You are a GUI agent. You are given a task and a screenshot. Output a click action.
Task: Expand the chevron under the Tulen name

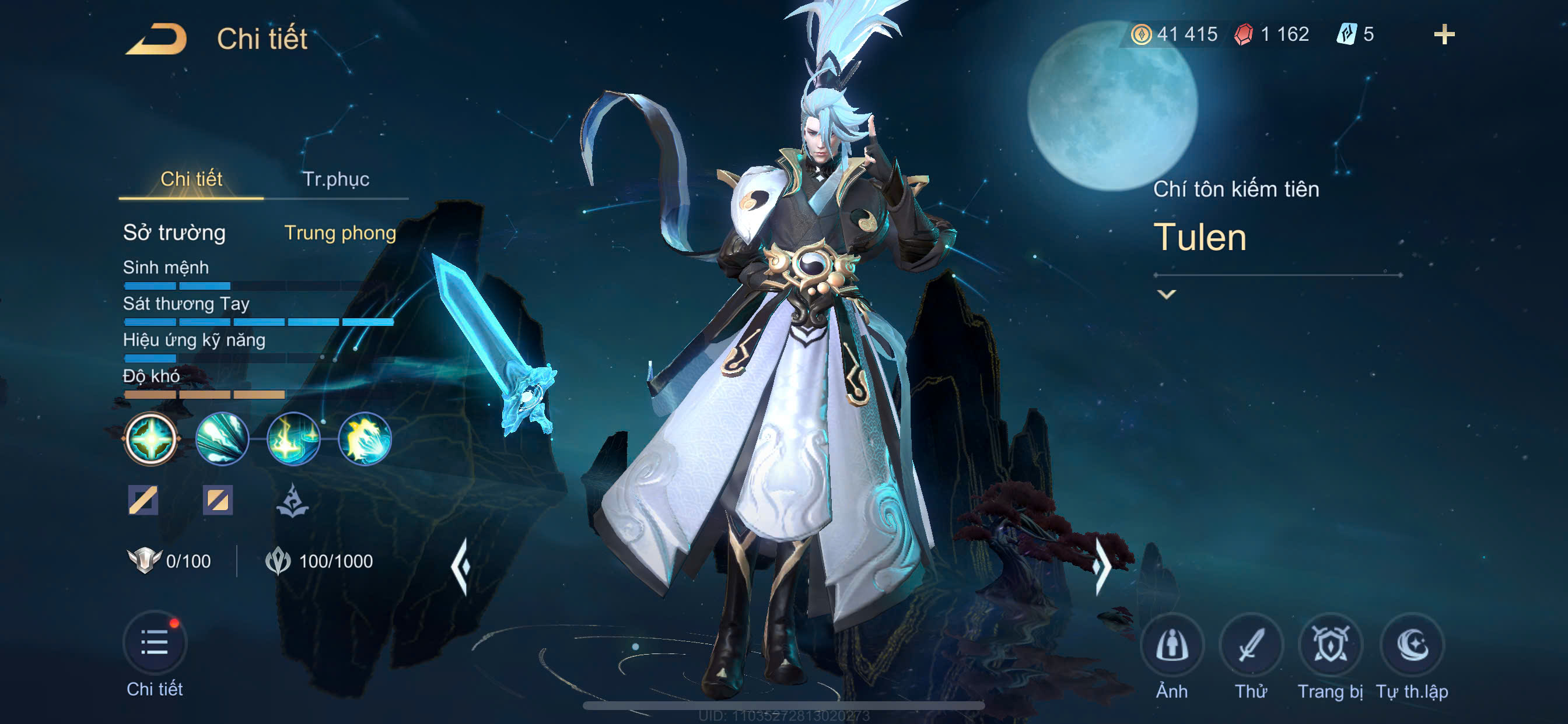[x=1166, y=294]
